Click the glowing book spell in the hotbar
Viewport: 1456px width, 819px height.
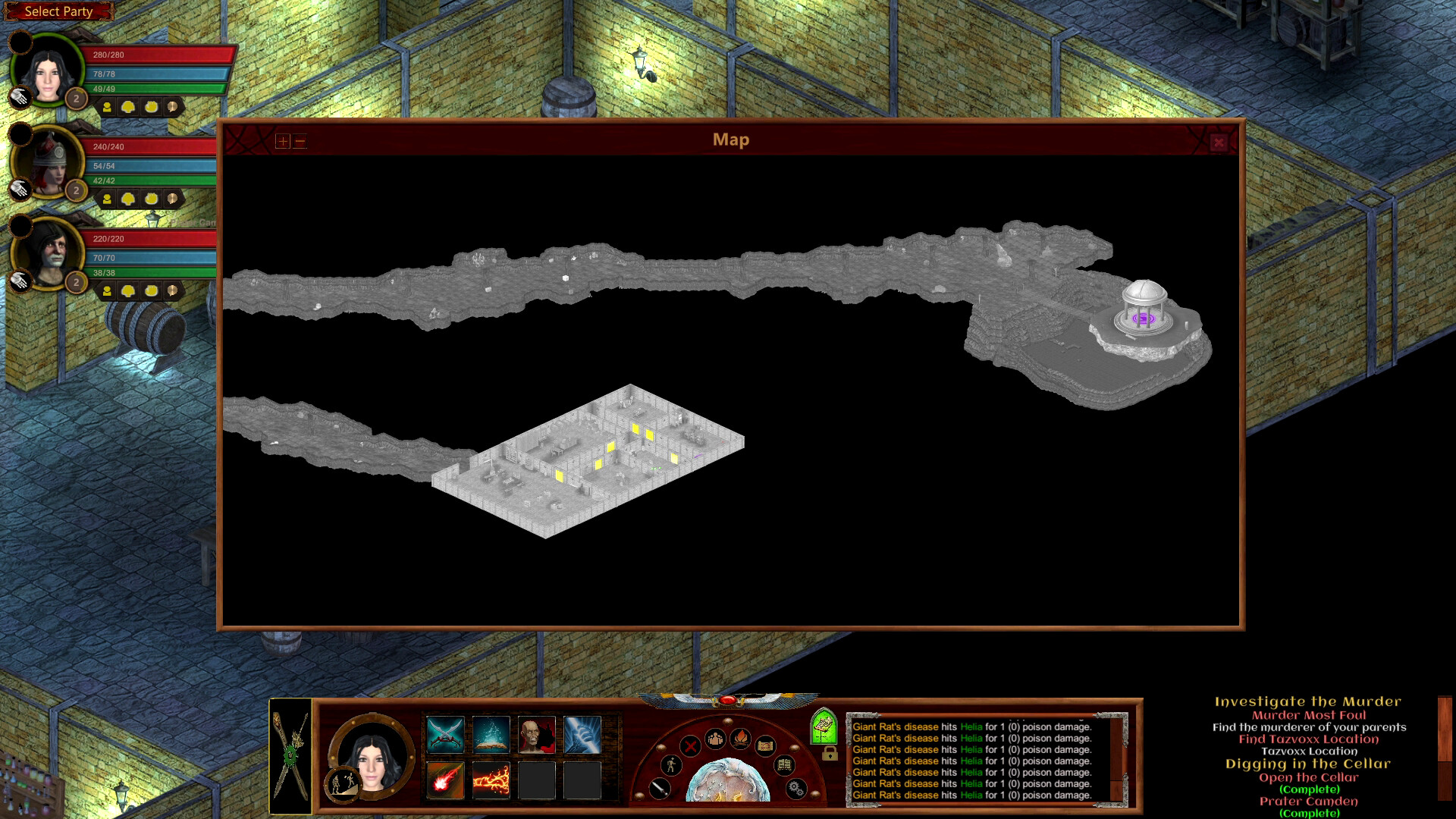pyautogui.click(x=491, y=734)
